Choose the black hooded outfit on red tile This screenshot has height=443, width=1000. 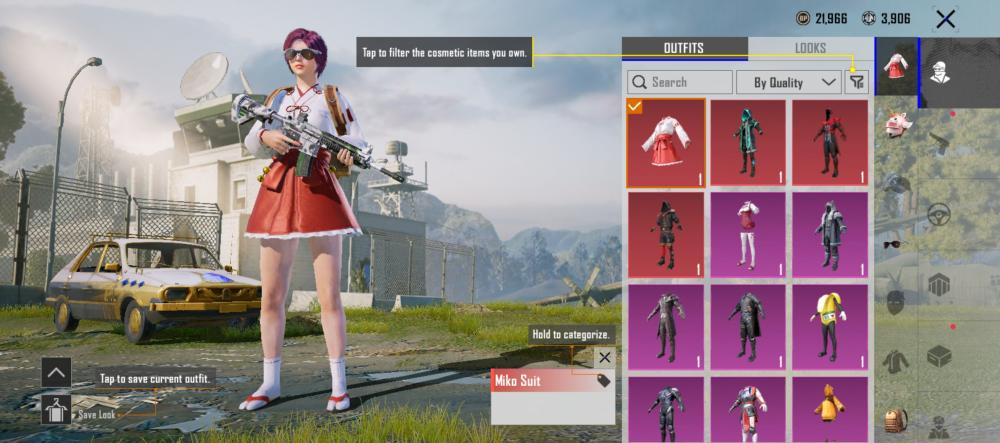(667, 235)
